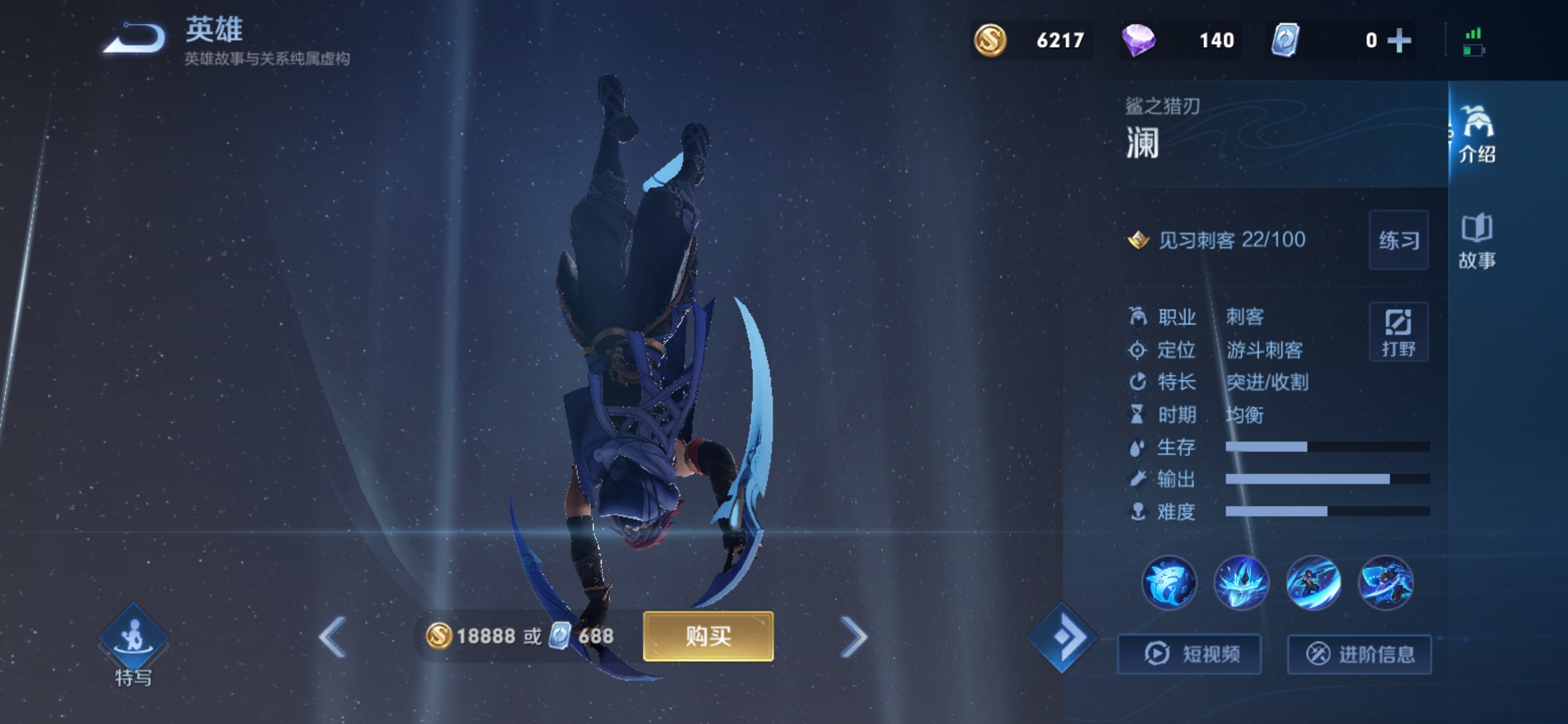The height and width of the screenshot is (724, 1568).
Task: Show the previous hero with left arrow
Action: click(332, 636)
